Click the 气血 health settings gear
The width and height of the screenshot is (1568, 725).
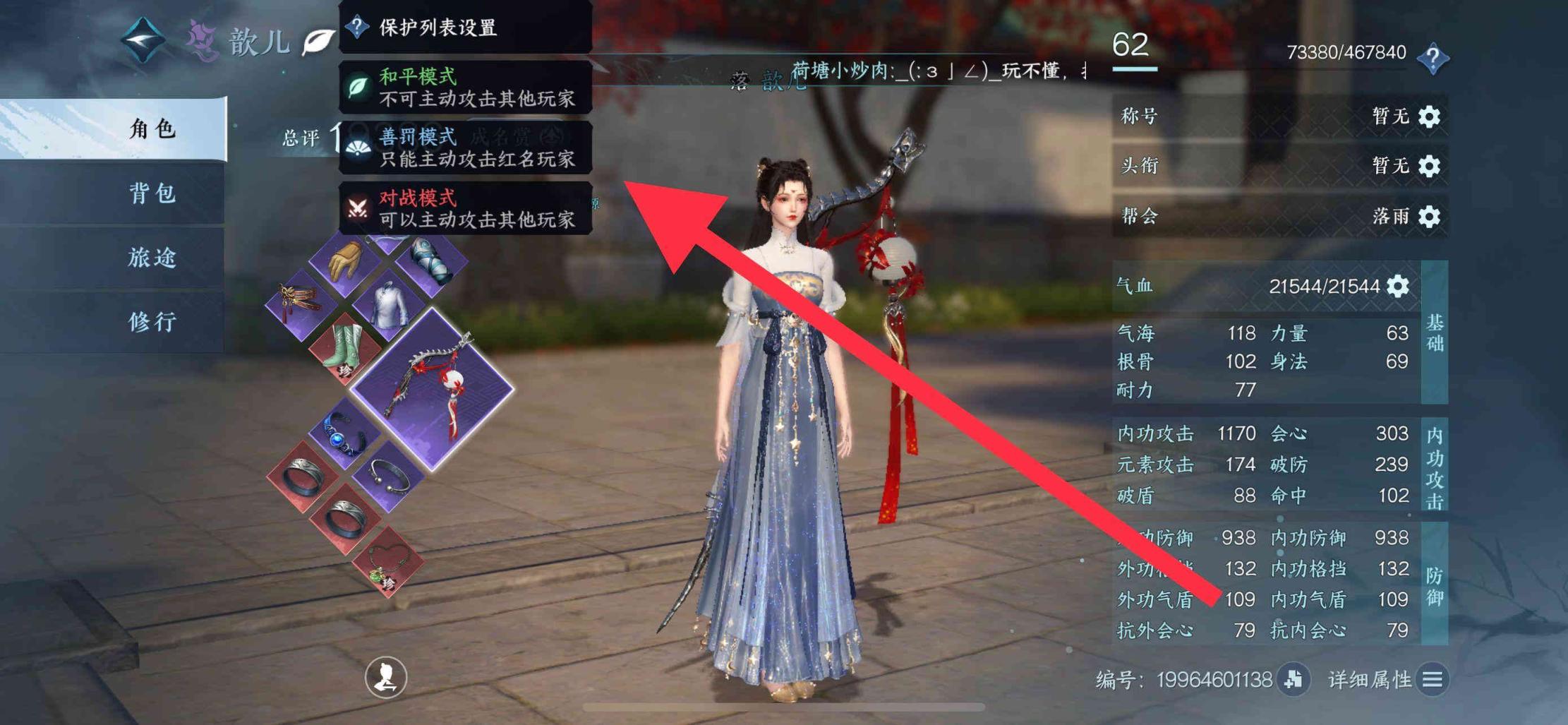pyautogui.click(x=1398, y=287)
